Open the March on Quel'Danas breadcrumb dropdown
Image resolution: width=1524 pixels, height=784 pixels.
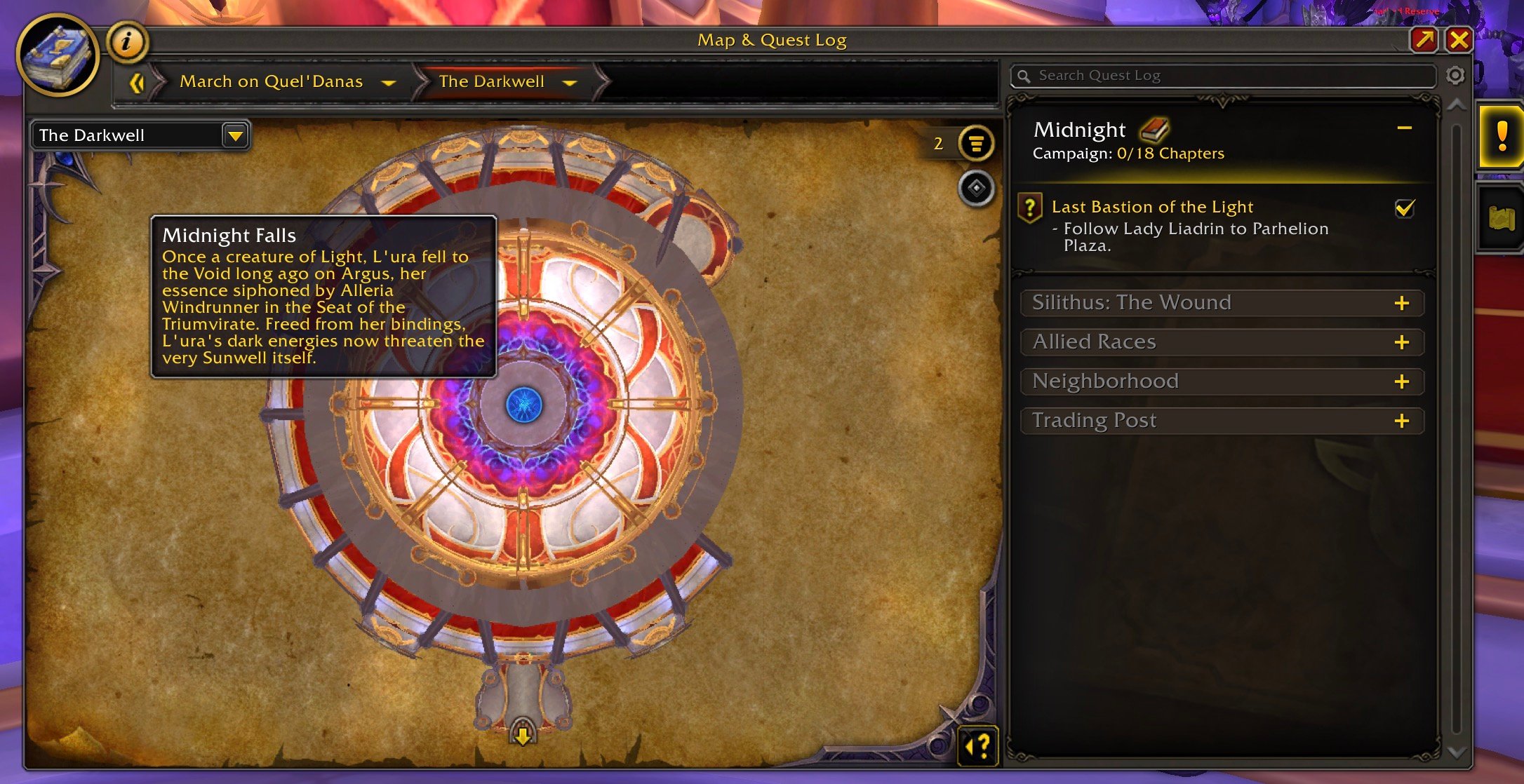(388, 83)
